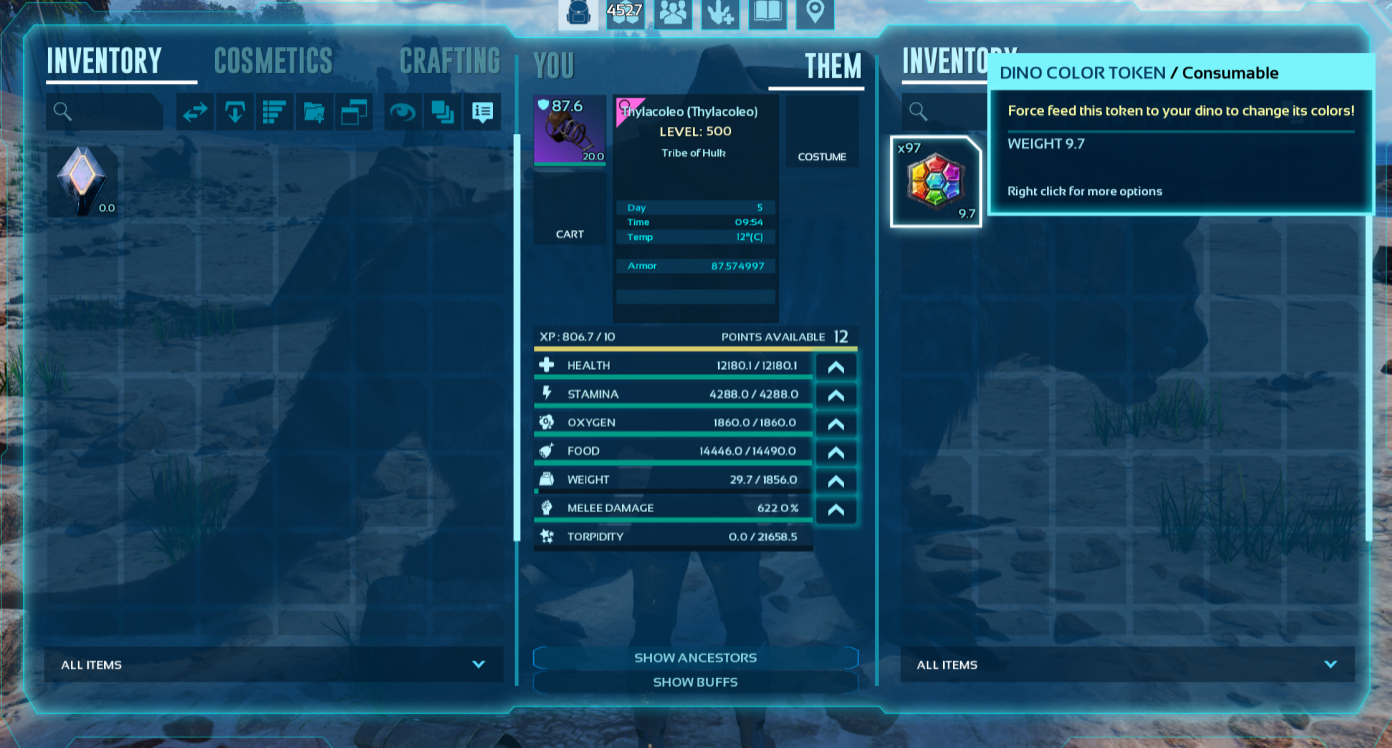Image resolution: width=1392 pixels, height=748 pixels.
Task: Select the Dino Color Token stack of 97
Action: 935,180
